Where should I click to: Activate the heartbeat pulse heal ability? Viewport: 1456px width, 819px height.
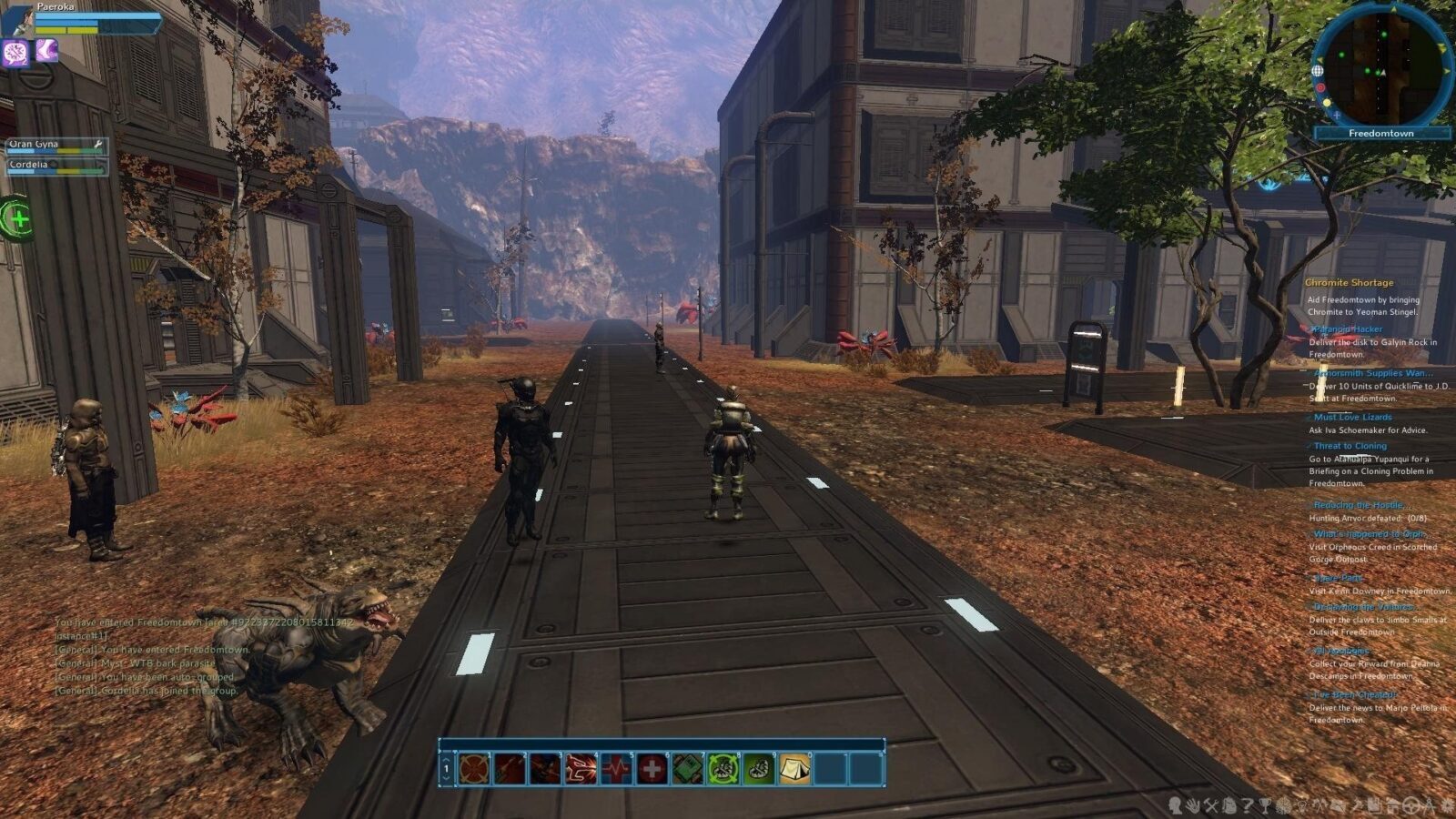[x=616, y=769]
